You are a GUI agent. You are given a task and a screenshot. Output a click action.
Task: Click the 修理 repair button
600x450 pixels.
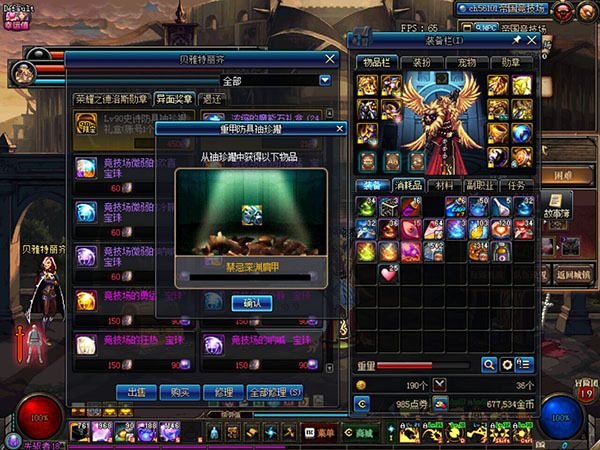tap(223, 392)
